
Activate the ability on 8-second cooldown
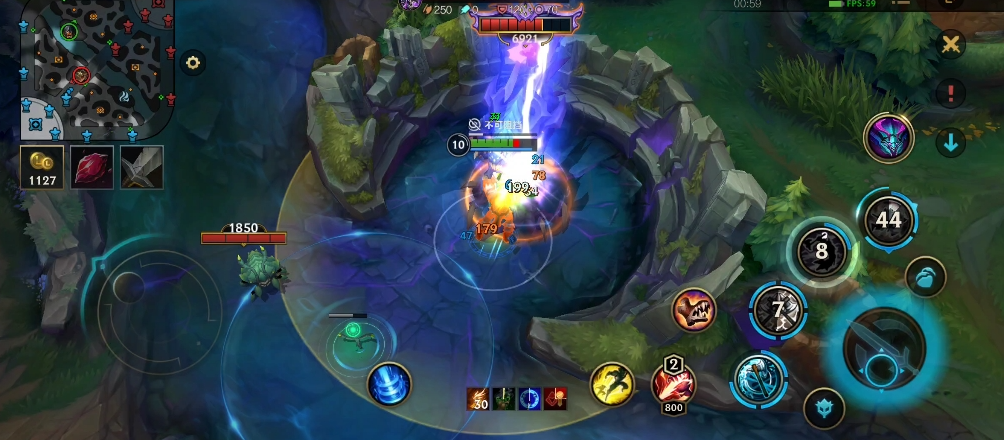821,251
